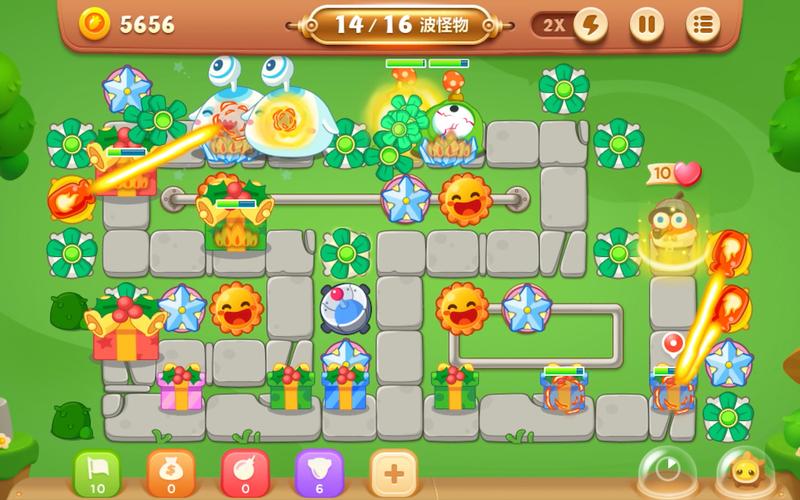800x500 pixels.
Task: Use the orange money bag item
Action: [x=171, y=472]
